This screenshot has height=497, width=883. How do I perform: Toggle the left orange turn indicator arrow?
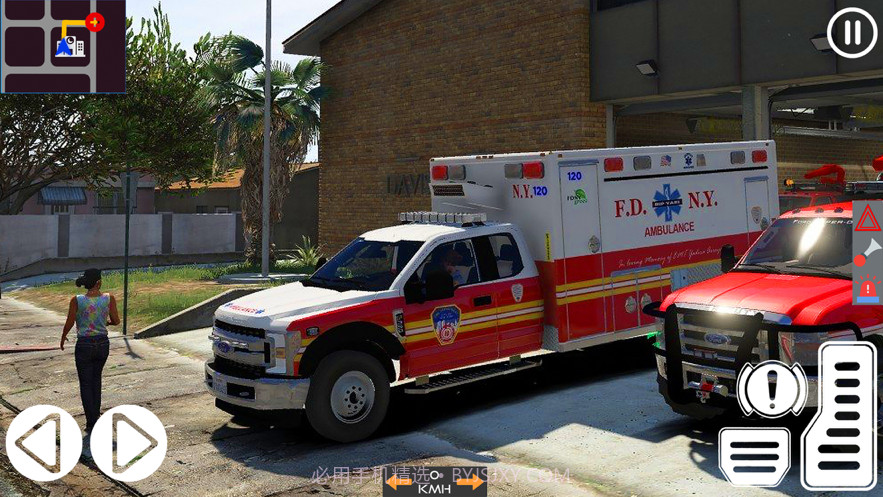[x=400, y=483]
